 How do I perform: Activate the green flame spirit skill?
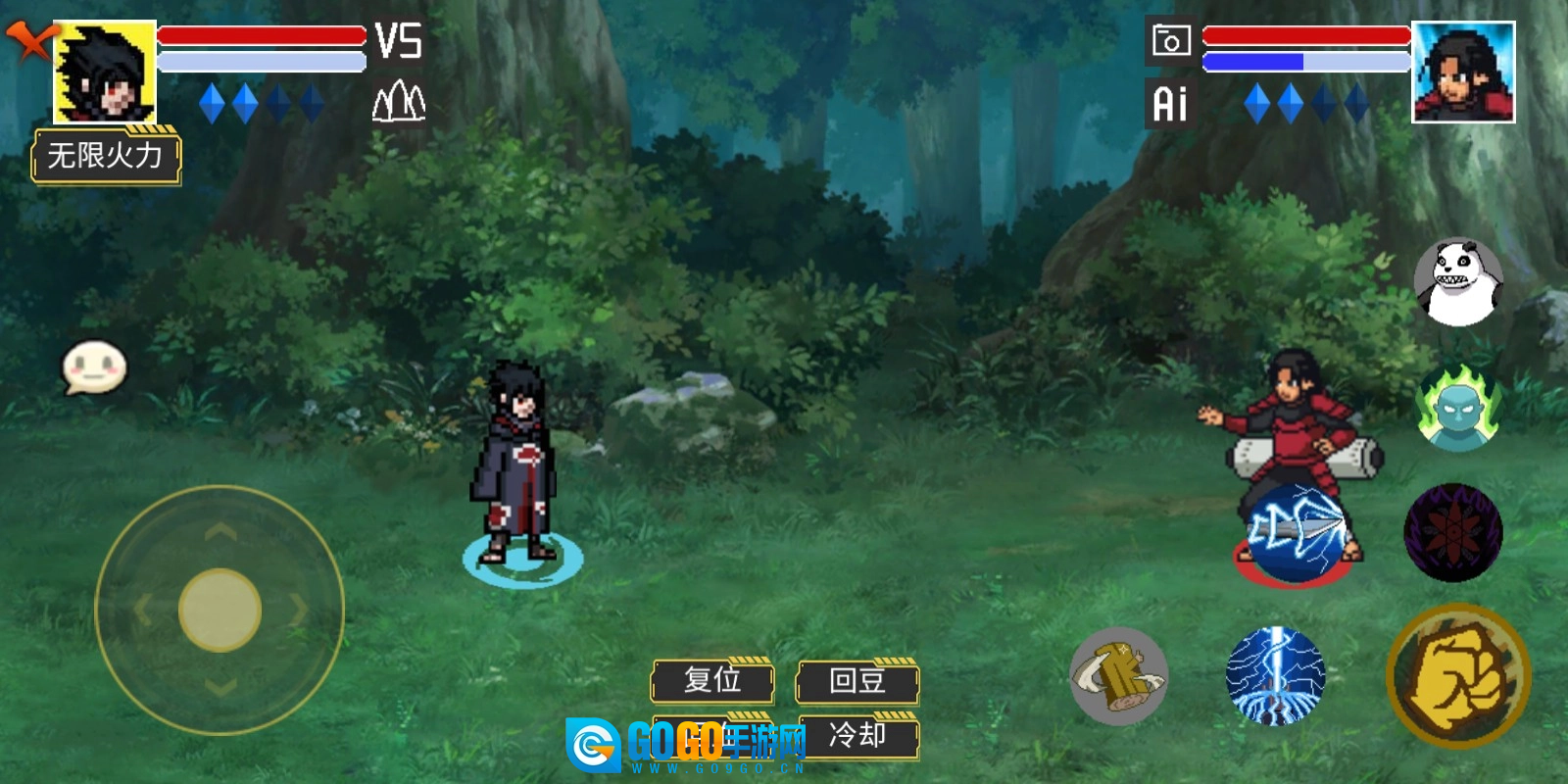point(1458,408)
